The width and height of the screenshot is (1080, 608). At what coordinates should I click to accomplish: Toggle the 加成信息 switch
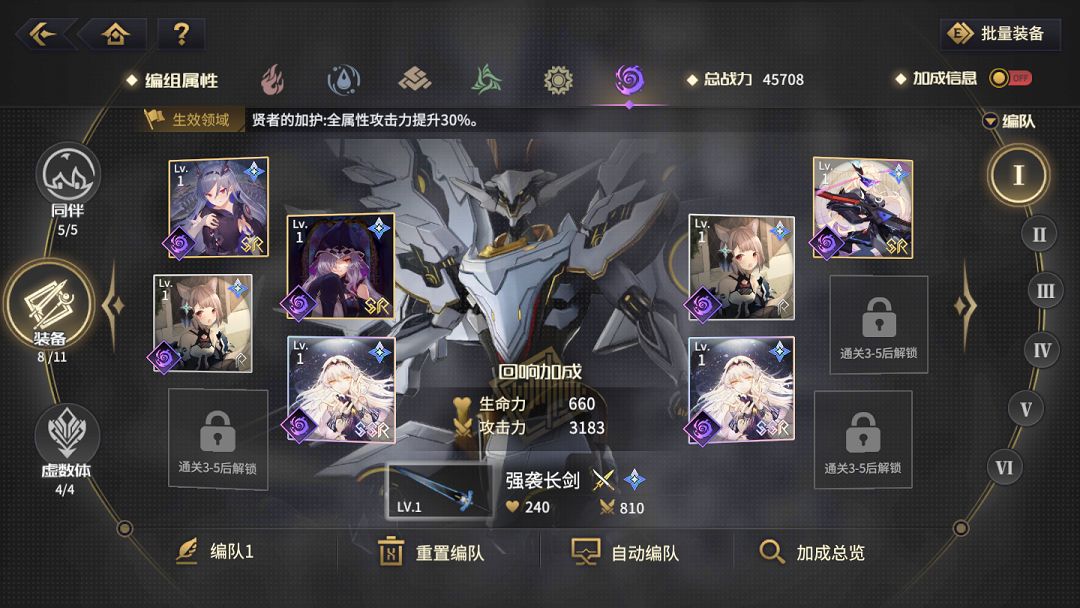(1009, 78)
